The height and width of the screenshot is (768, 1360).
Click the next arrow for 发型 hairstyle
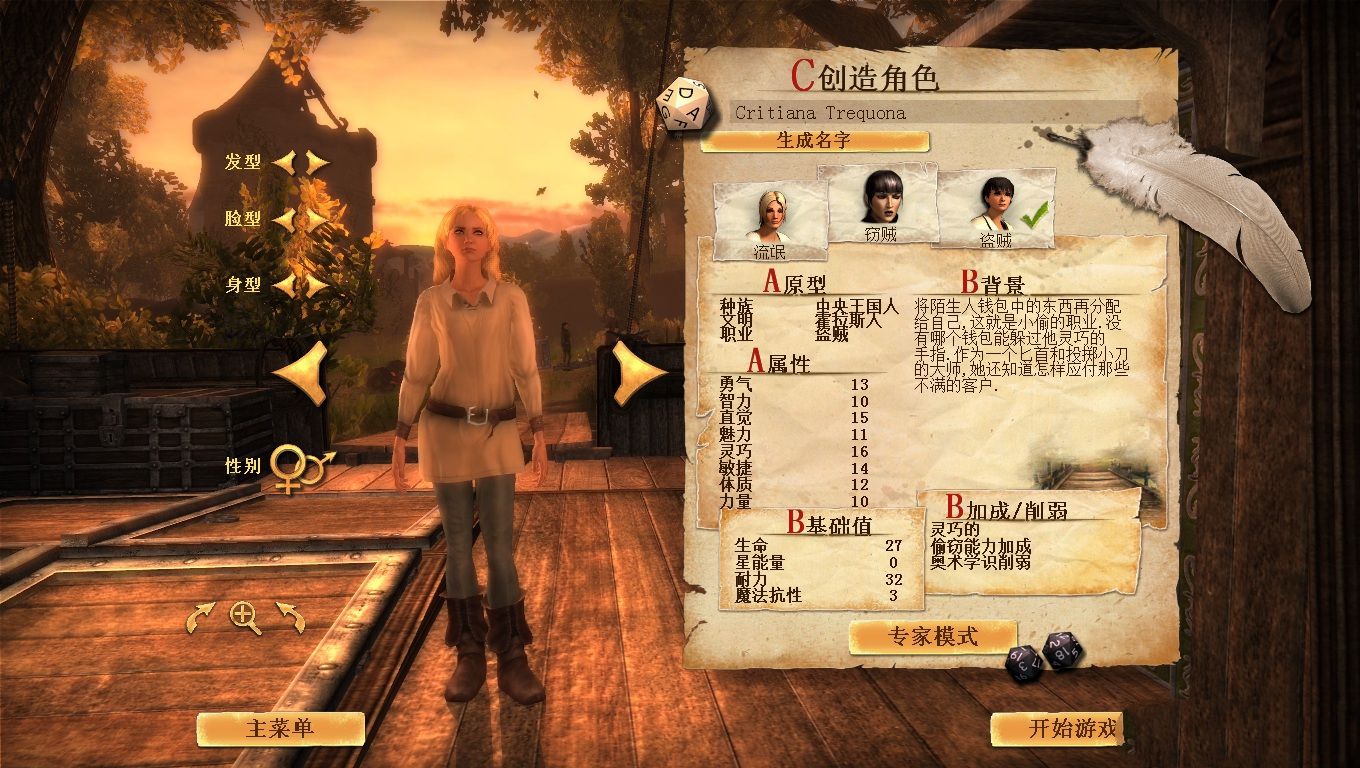[311, 163]
